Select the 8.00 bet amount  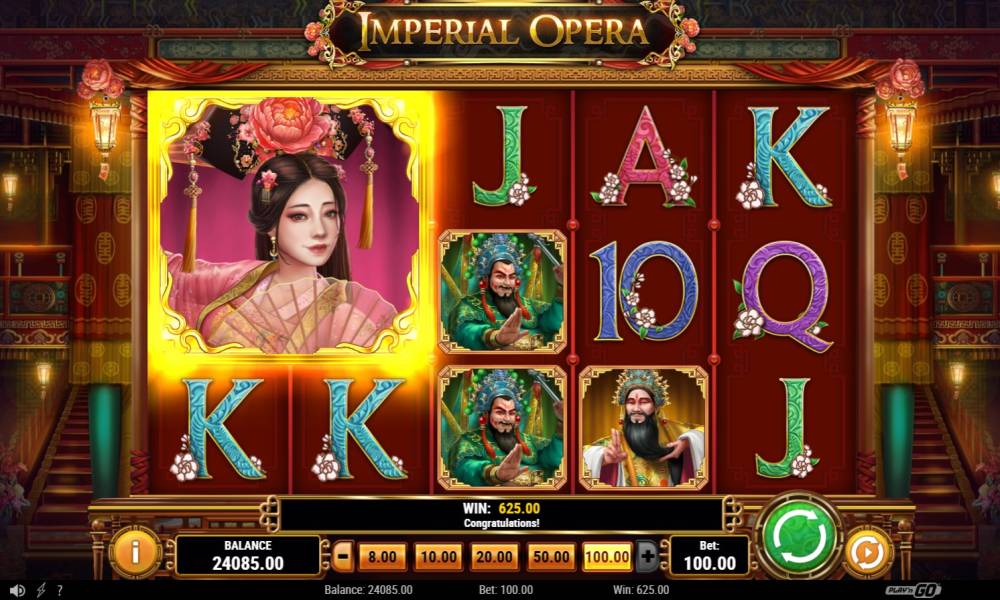coord(383,556)
